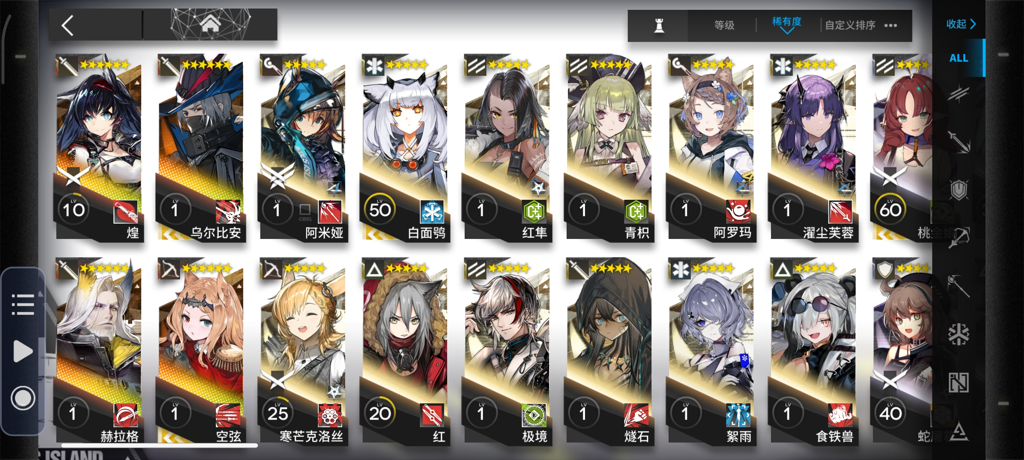Toggle the 稀有度 rarity sort order
This screenshot has height=460, width=1024.
(x=786, y=24)
